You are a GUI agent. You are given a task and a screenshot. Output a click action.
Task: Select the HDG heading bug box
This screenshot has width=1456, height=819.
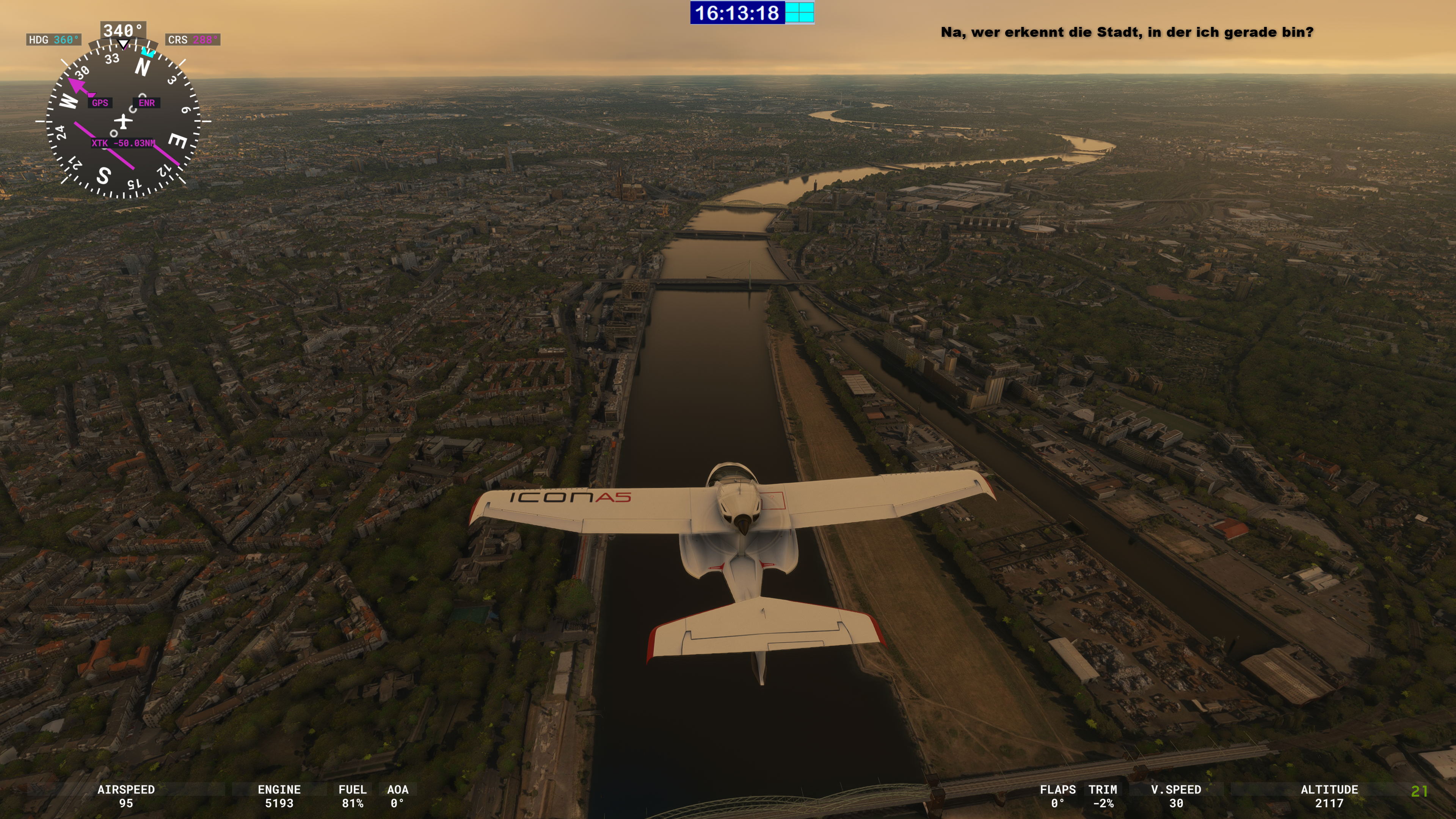pos(54,39)
